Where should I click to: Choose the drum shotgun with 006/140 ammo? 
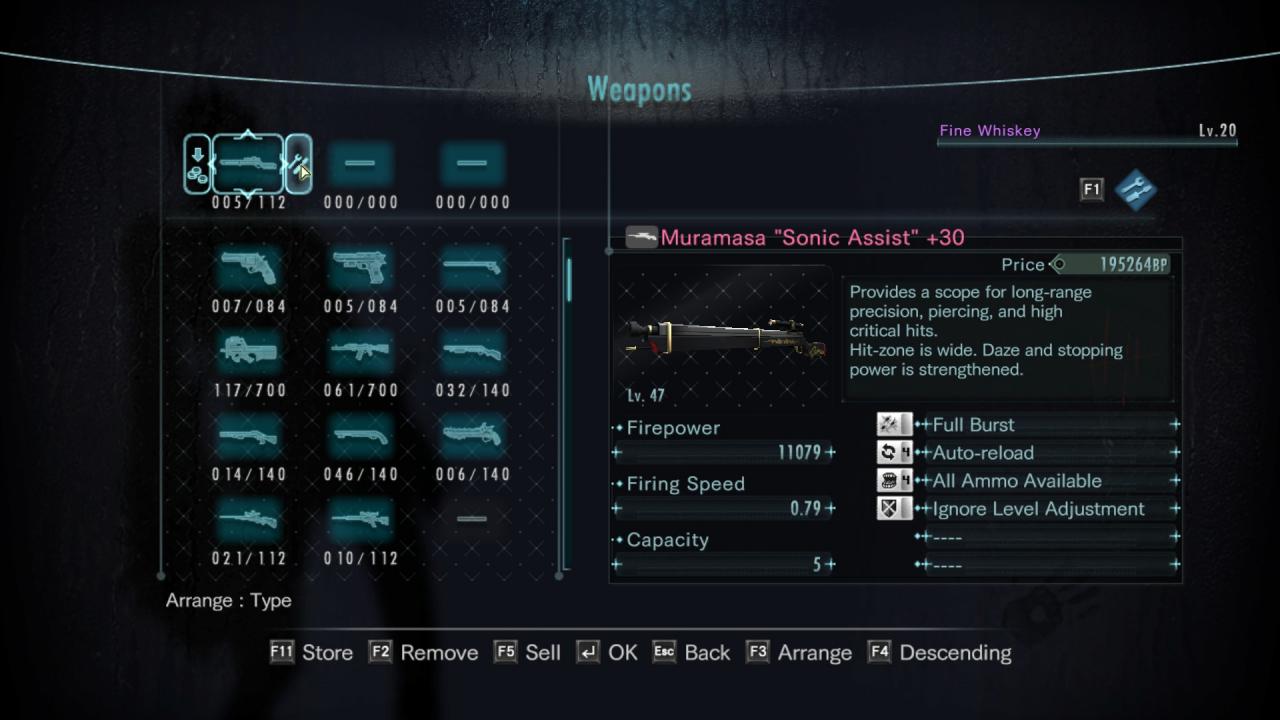pyautogui.click(x=472, y=436)
